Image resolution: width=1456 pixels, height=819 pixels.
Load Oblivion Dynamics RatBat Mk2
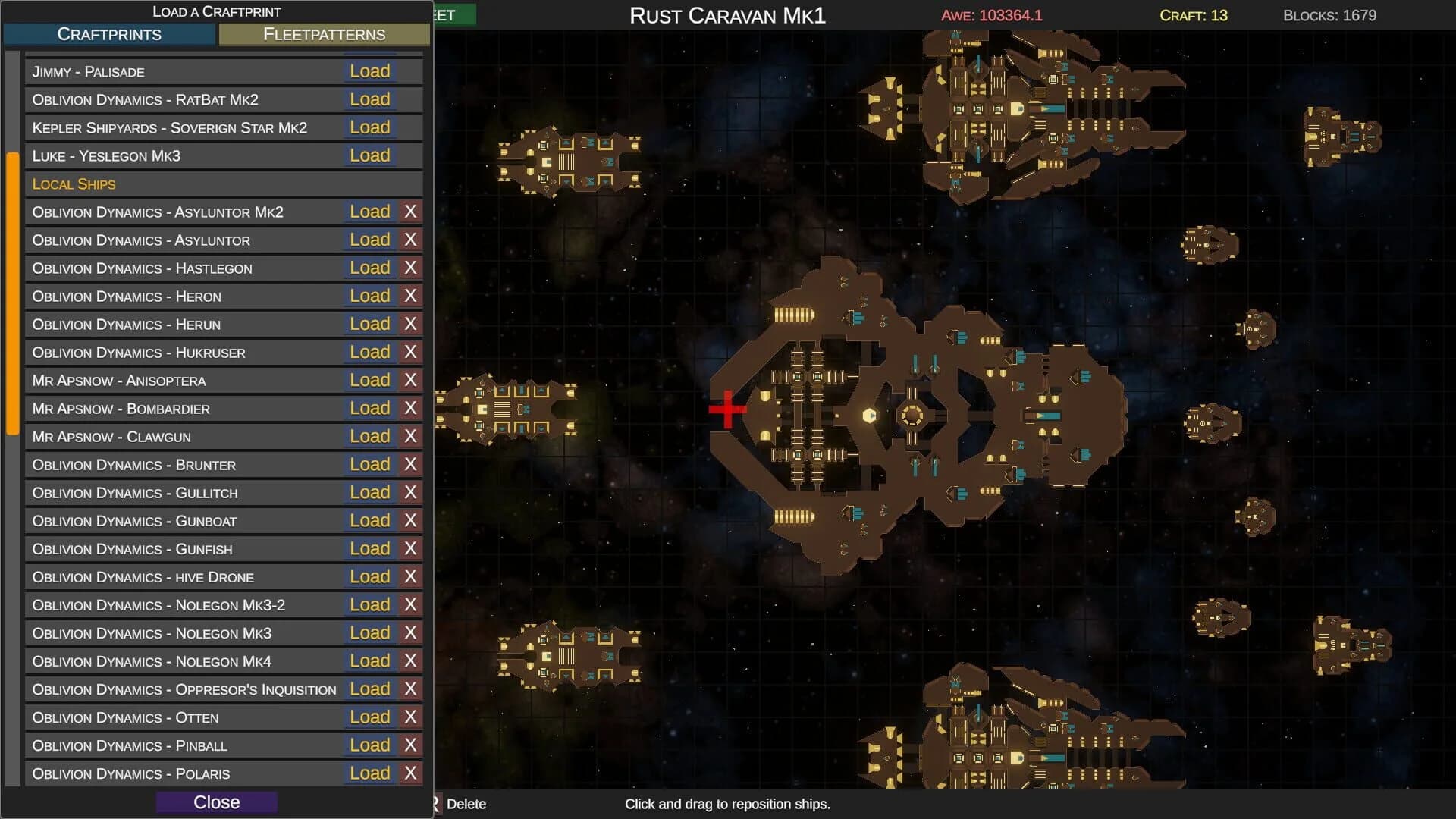[370, 99]
